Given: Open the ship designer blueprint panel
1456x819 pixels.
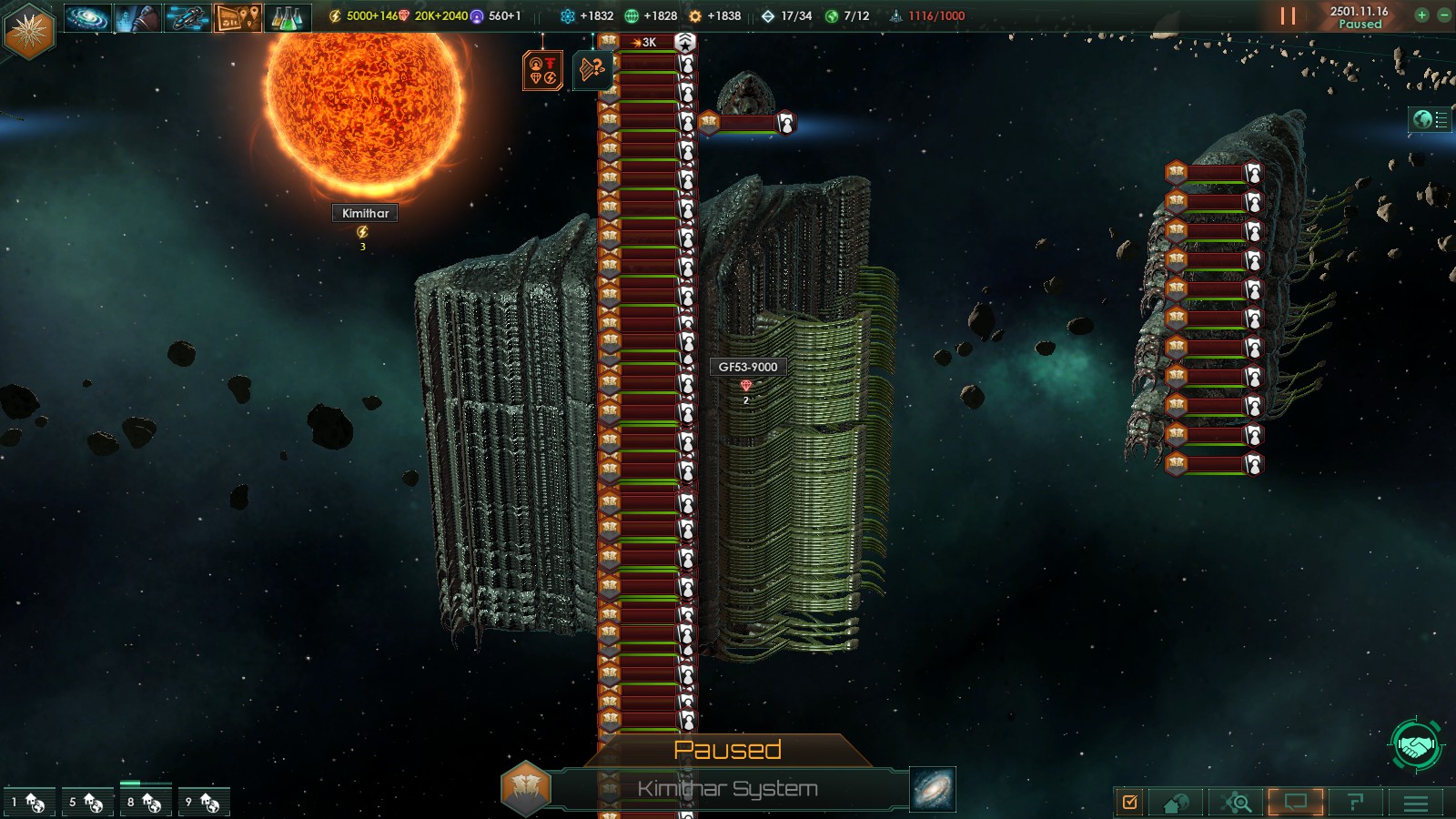Looking at the screenshot, I should click(x=187, y=17).
